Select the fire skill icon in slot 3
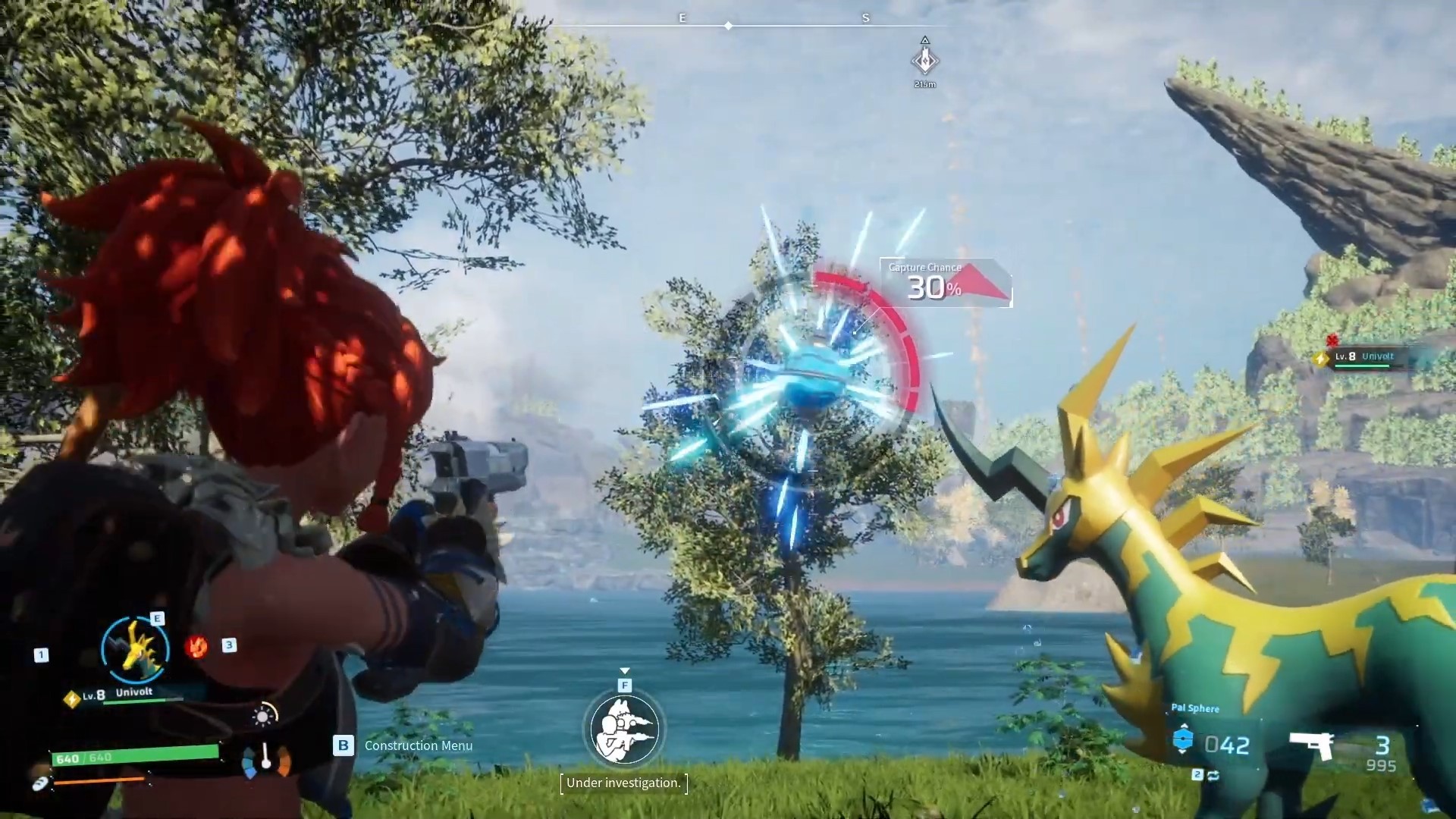The image size is (1456, 819). point(196,646)
